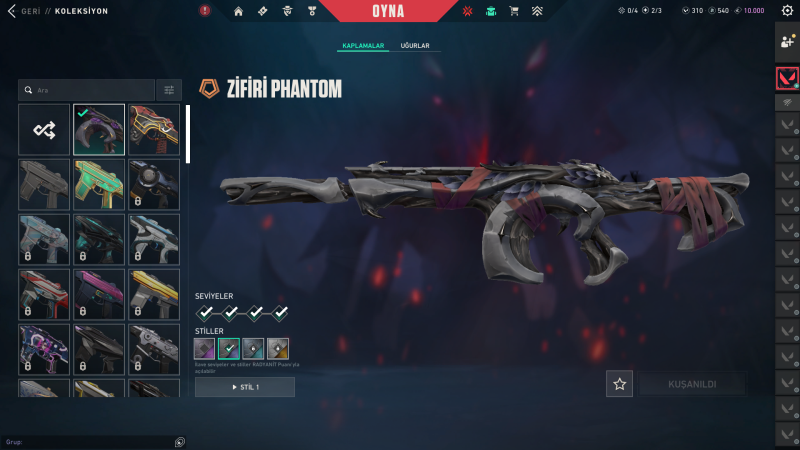The width and height of the screenshot is (800, 450).
Task: Click the red alert icon in top bar
Action: click(x=205, y=11)
